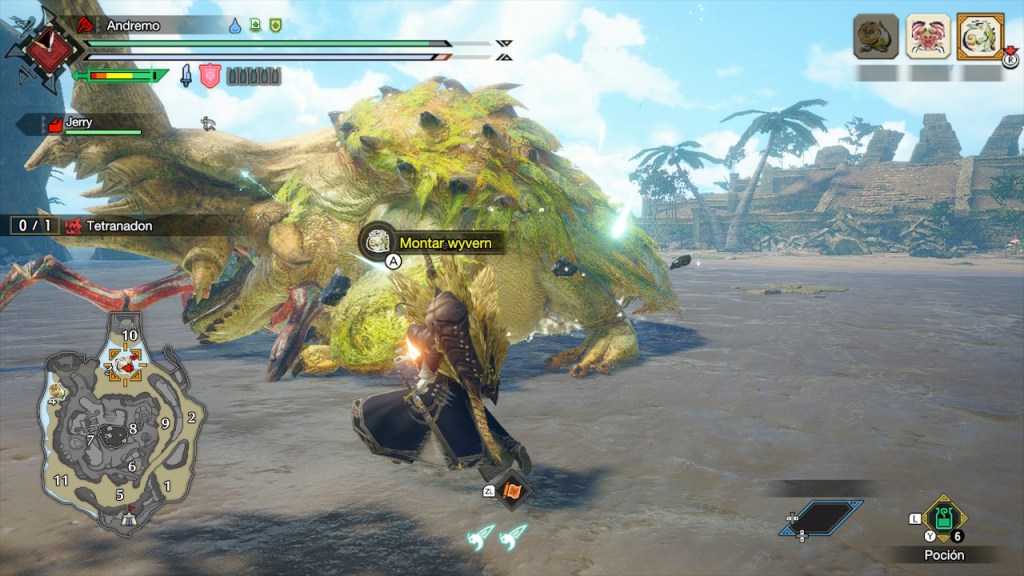Open the blue action bar panel

click(x=821, y=517)
